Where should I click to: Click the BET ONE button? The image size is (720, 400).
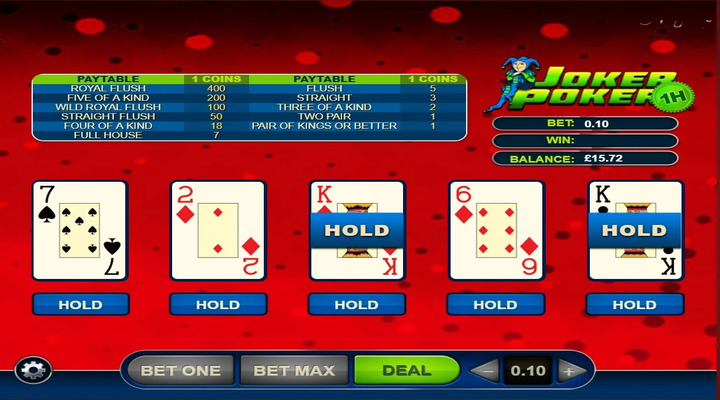[180, 370]
